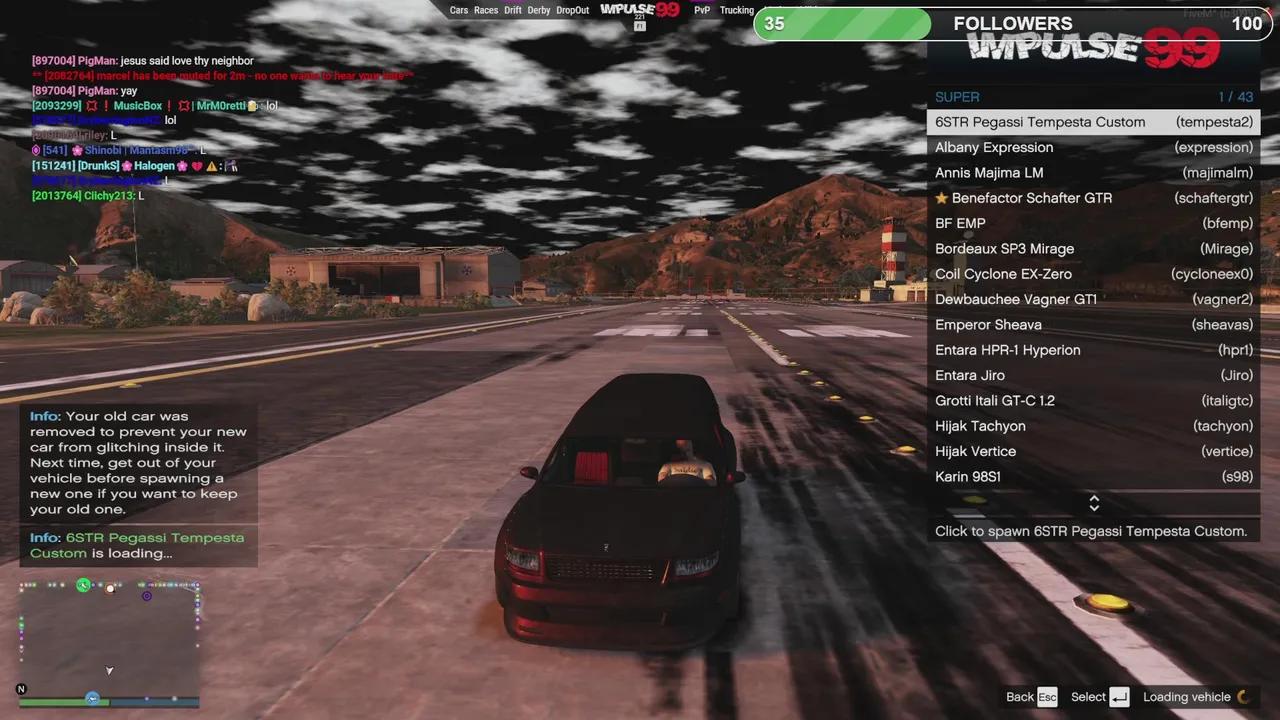Click the green player blip on the minimap

click(x=83, y=585)
